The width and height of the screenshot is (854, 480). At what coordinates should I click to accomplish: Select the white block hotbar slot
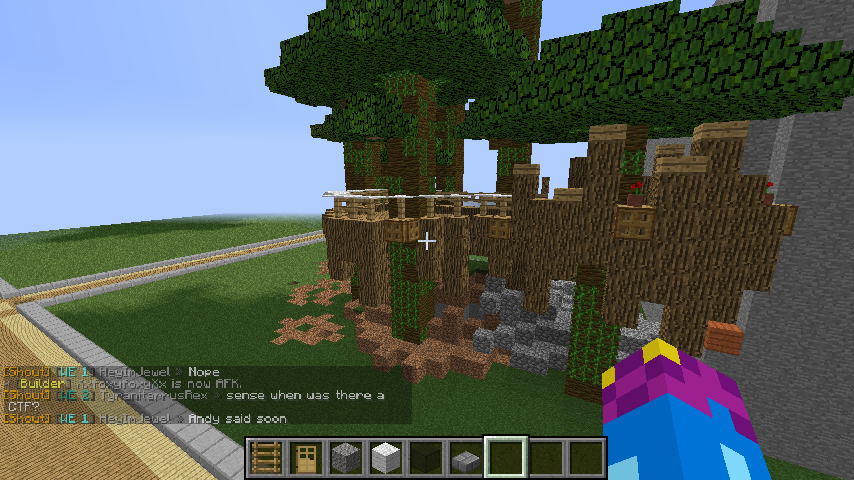pyautogui.click(x=385, y=458)
